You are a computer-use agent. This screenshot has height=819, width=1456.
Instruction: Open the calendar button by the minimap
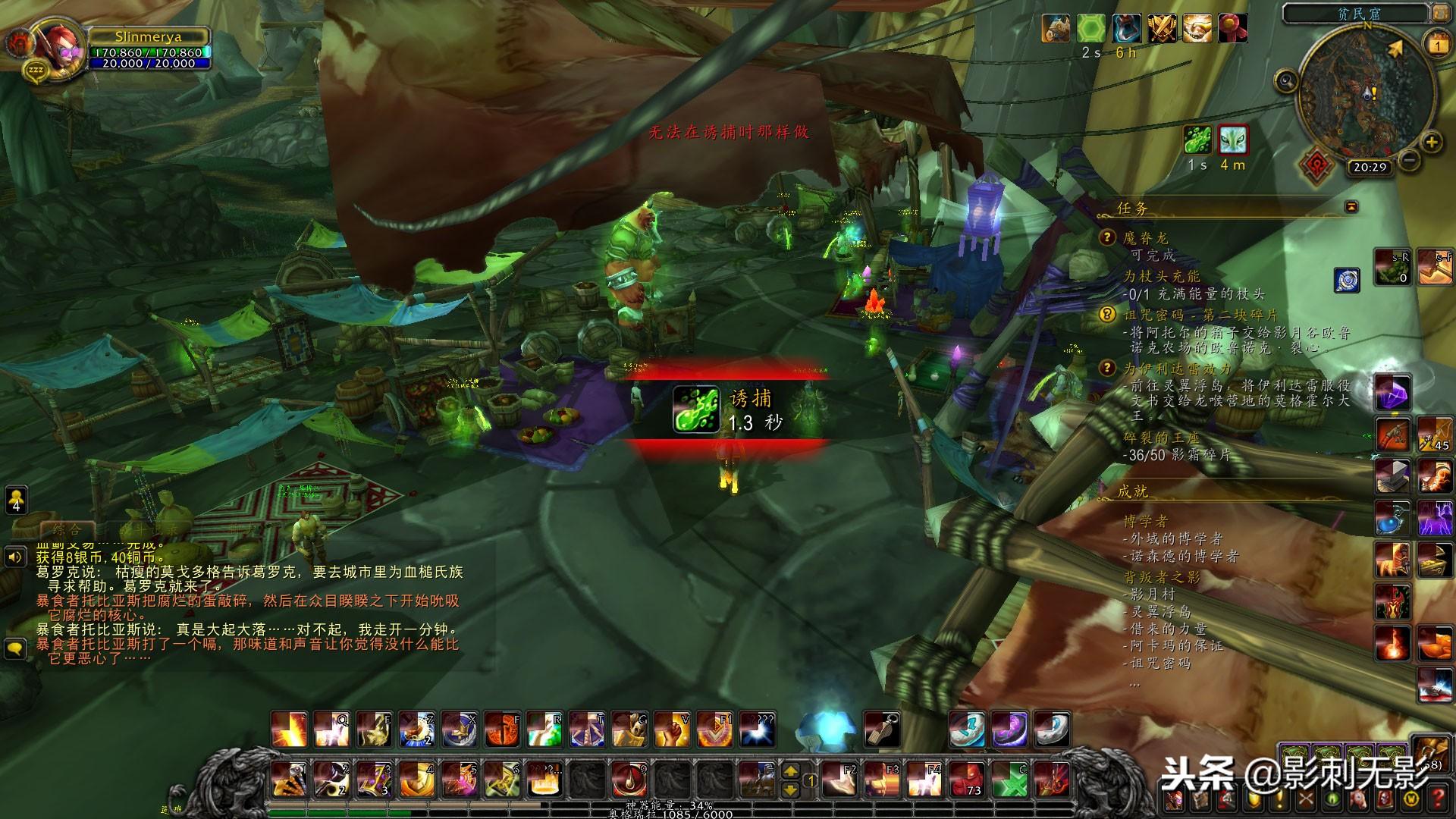[1438, 45]
